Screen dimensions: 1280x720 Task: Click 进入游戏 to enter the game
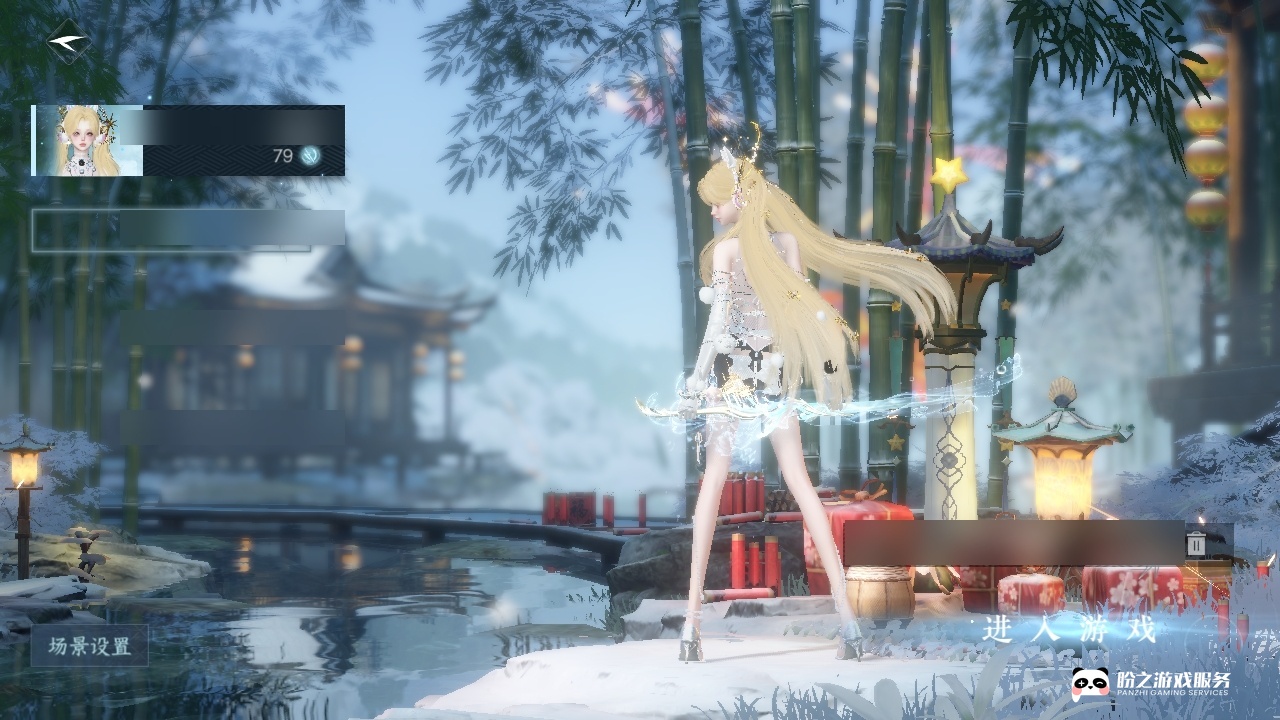tap(1070, 630)
